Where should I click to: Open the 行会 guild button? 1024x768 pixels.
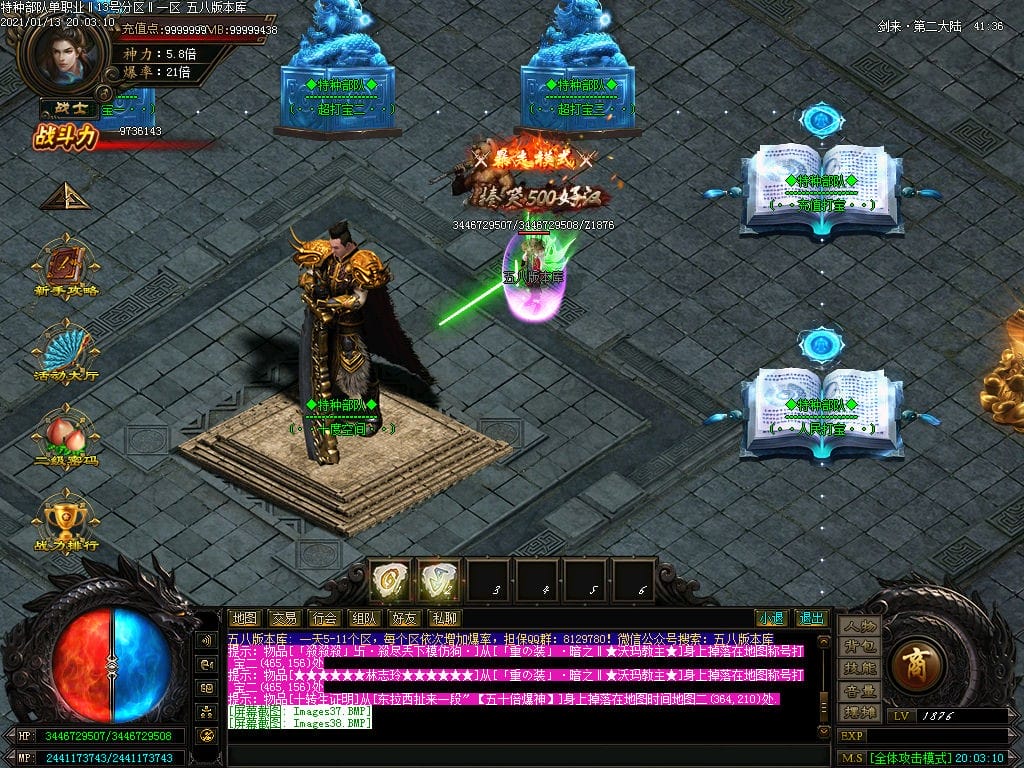[x=324, y=618]
